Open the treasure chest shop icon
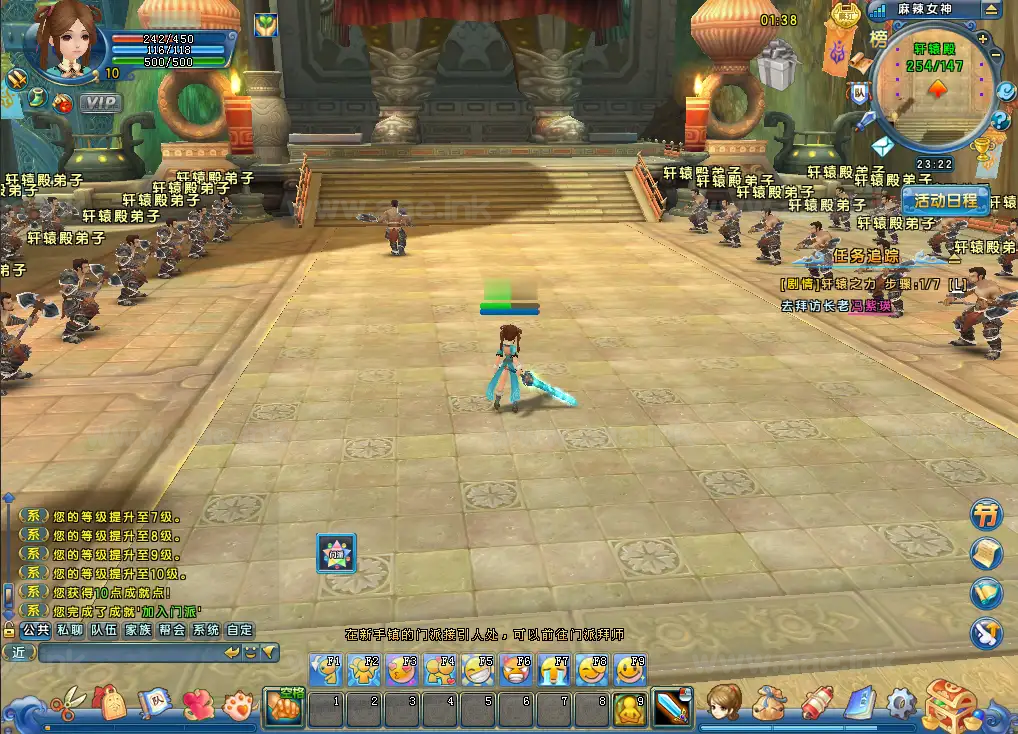Screen dimensions: 1018x734 point(951,704)
